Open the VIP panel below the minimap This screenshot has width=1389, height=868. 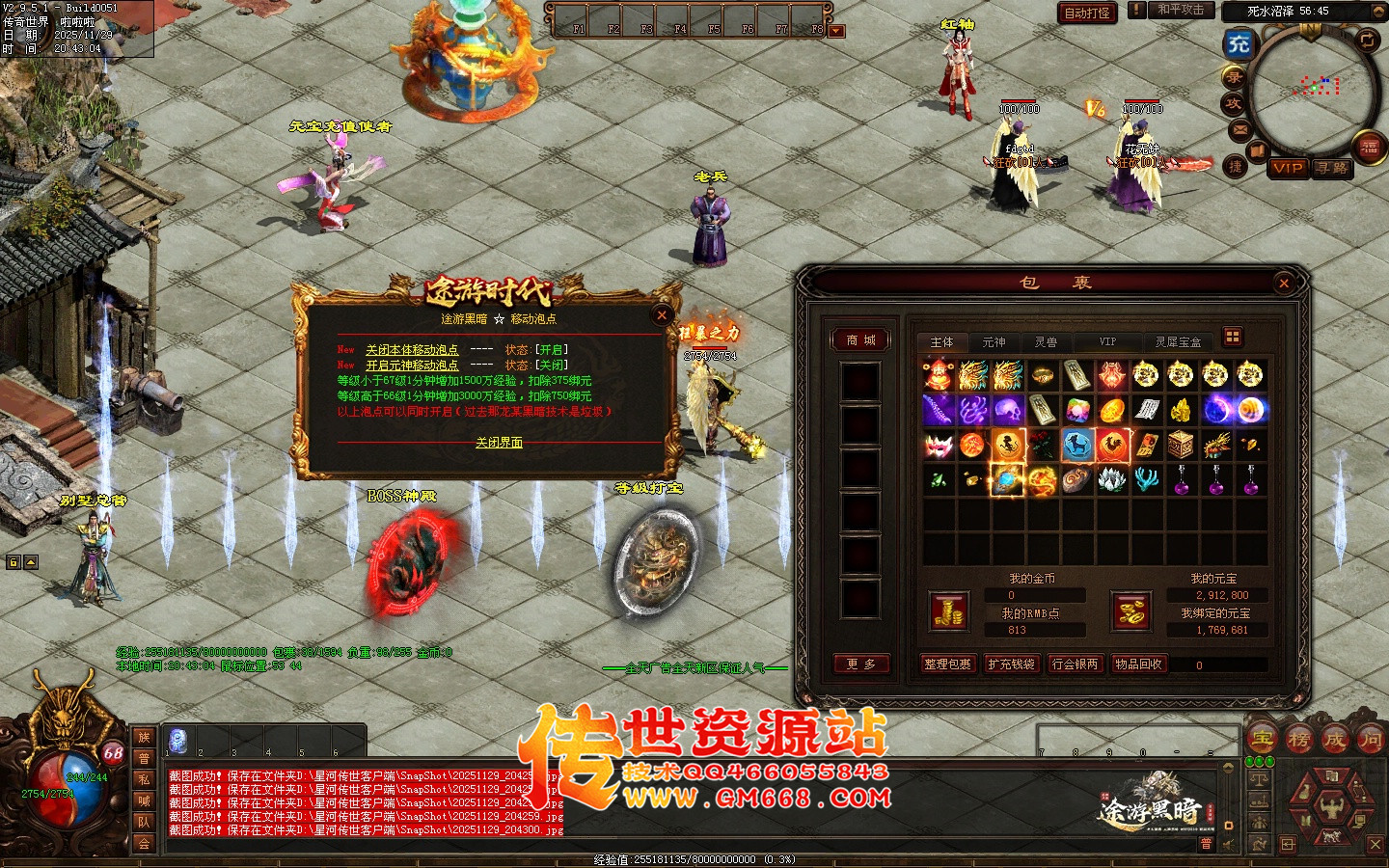click(1288, 168)
